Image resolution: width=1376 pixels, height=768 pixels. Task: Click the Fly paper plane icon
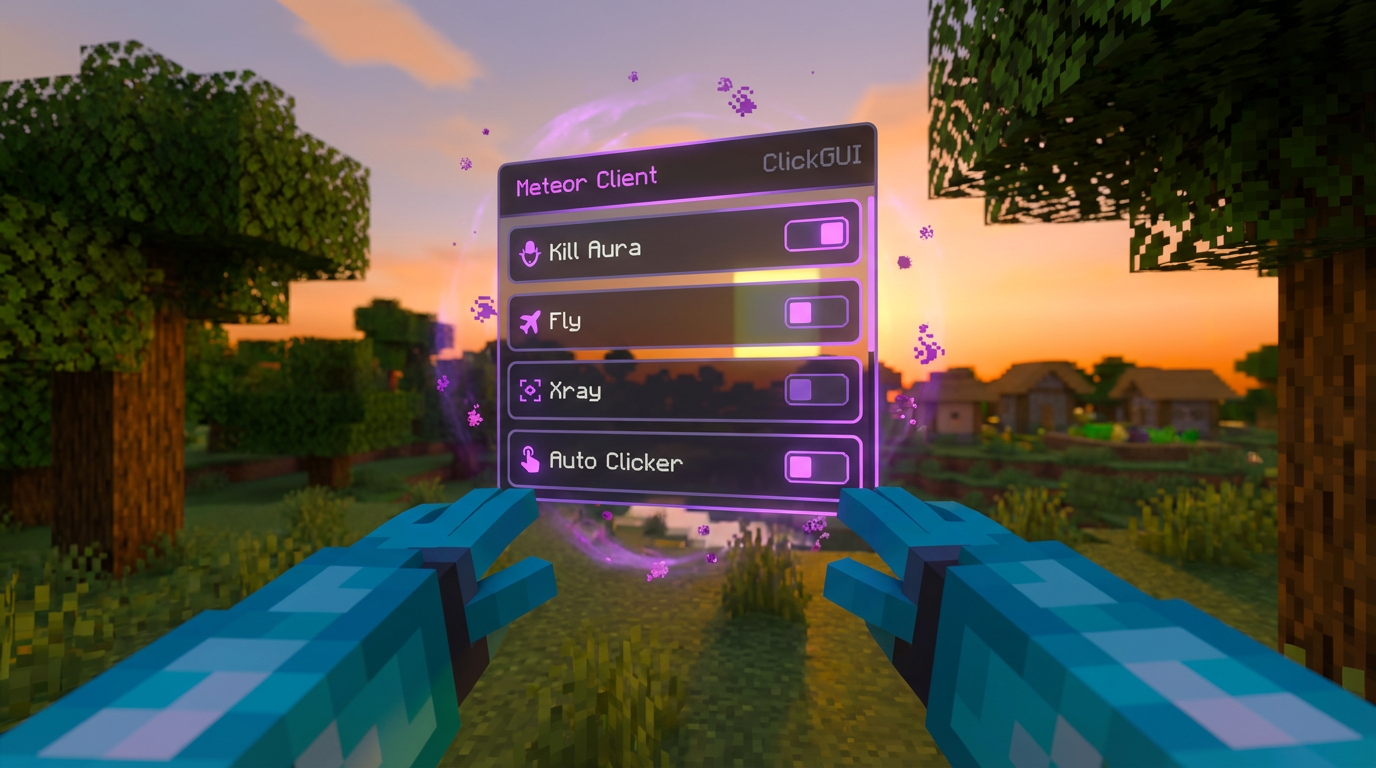[531, 320]
